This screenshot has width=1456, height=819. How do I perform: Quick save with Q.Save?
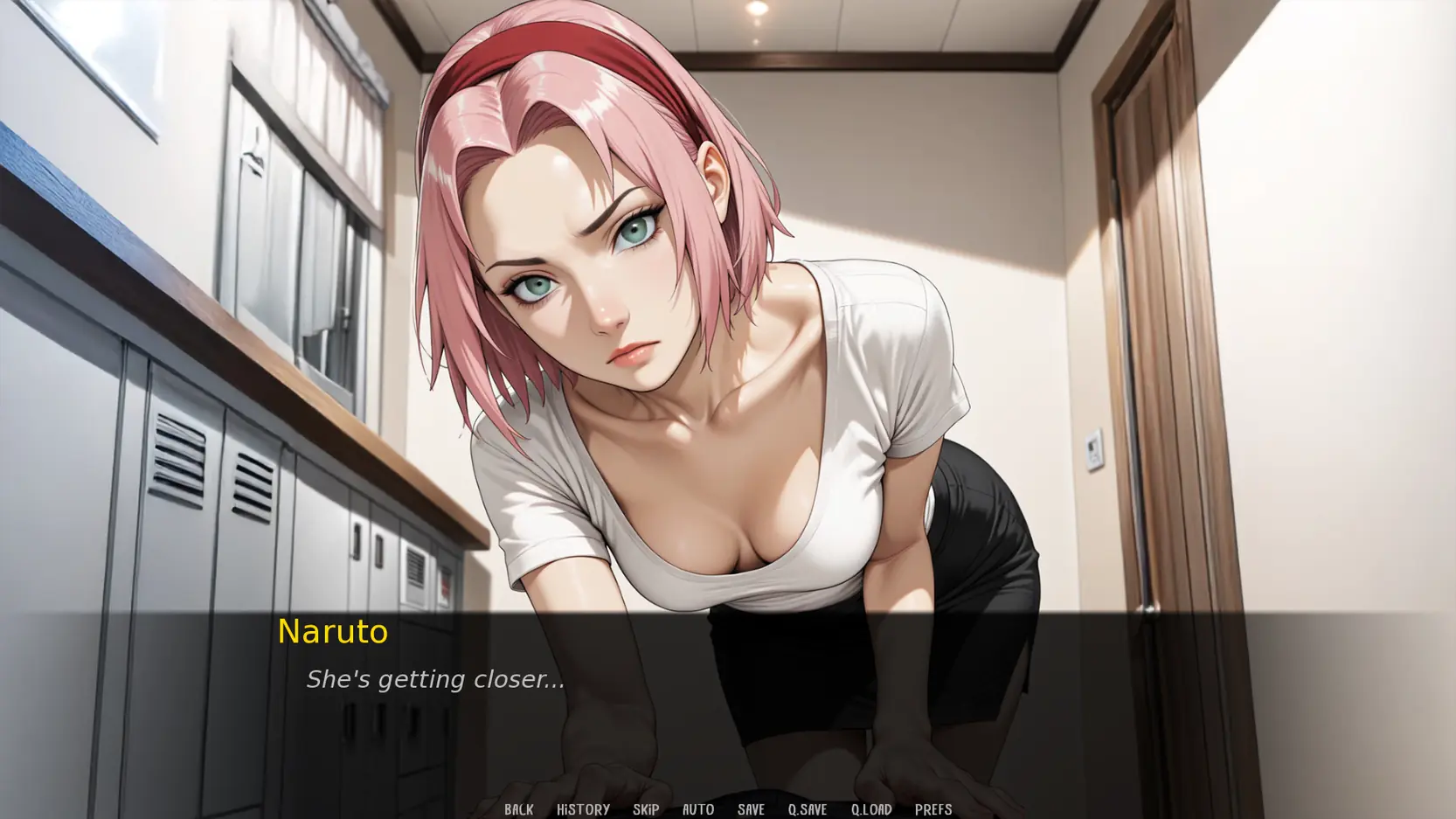coord(807,809)
